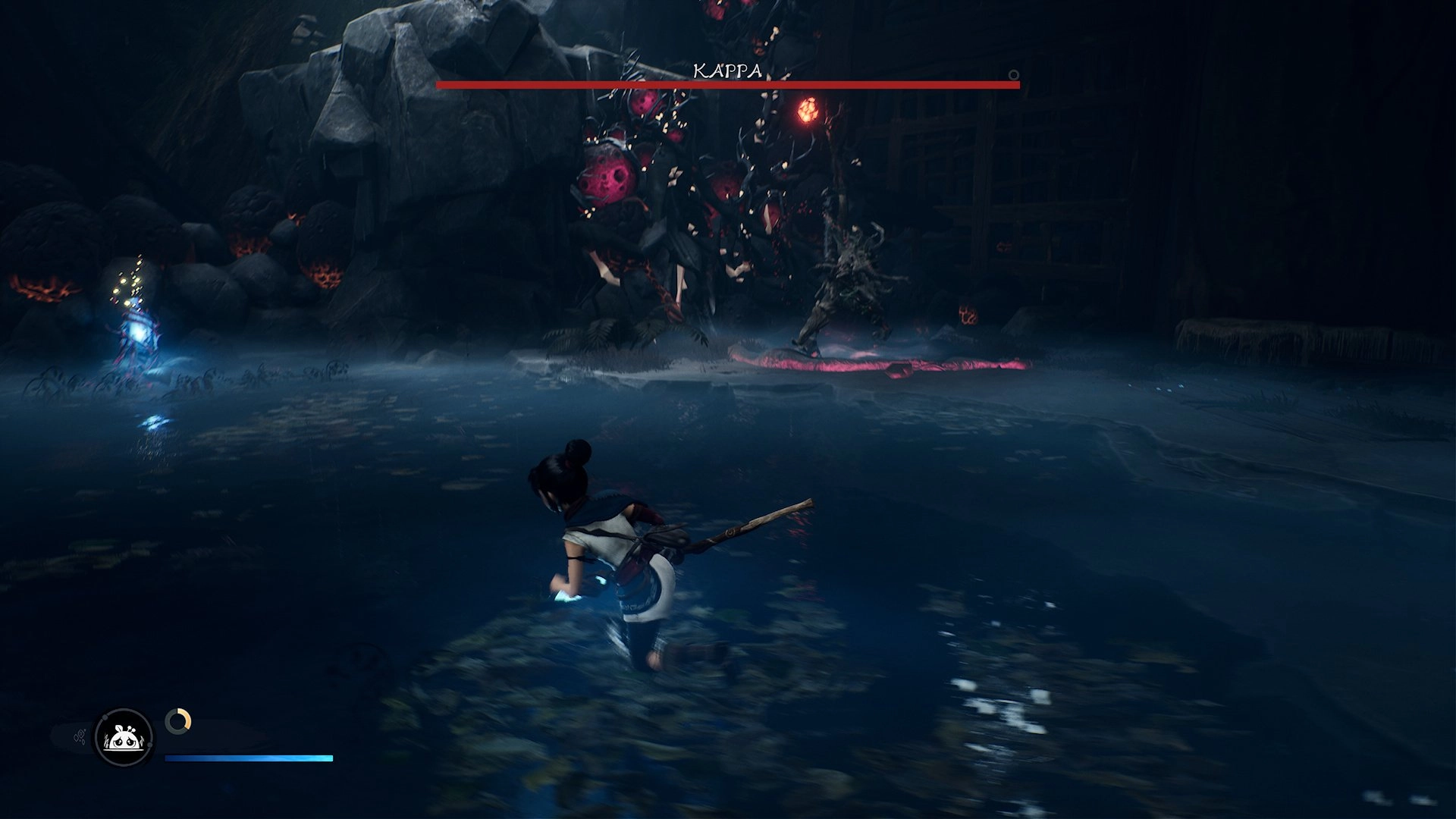This screenshot has height=819, width=1456.
Task: Toggle the upper notch on the Rot icon circle
Action: [105, 717]
